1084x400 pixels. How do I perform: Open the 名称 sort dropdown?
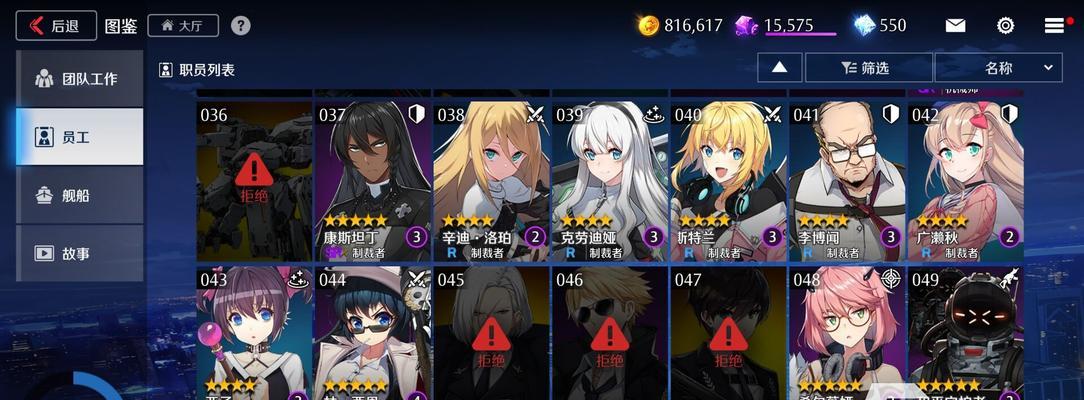pyautogui.click(x=997, y=68)
